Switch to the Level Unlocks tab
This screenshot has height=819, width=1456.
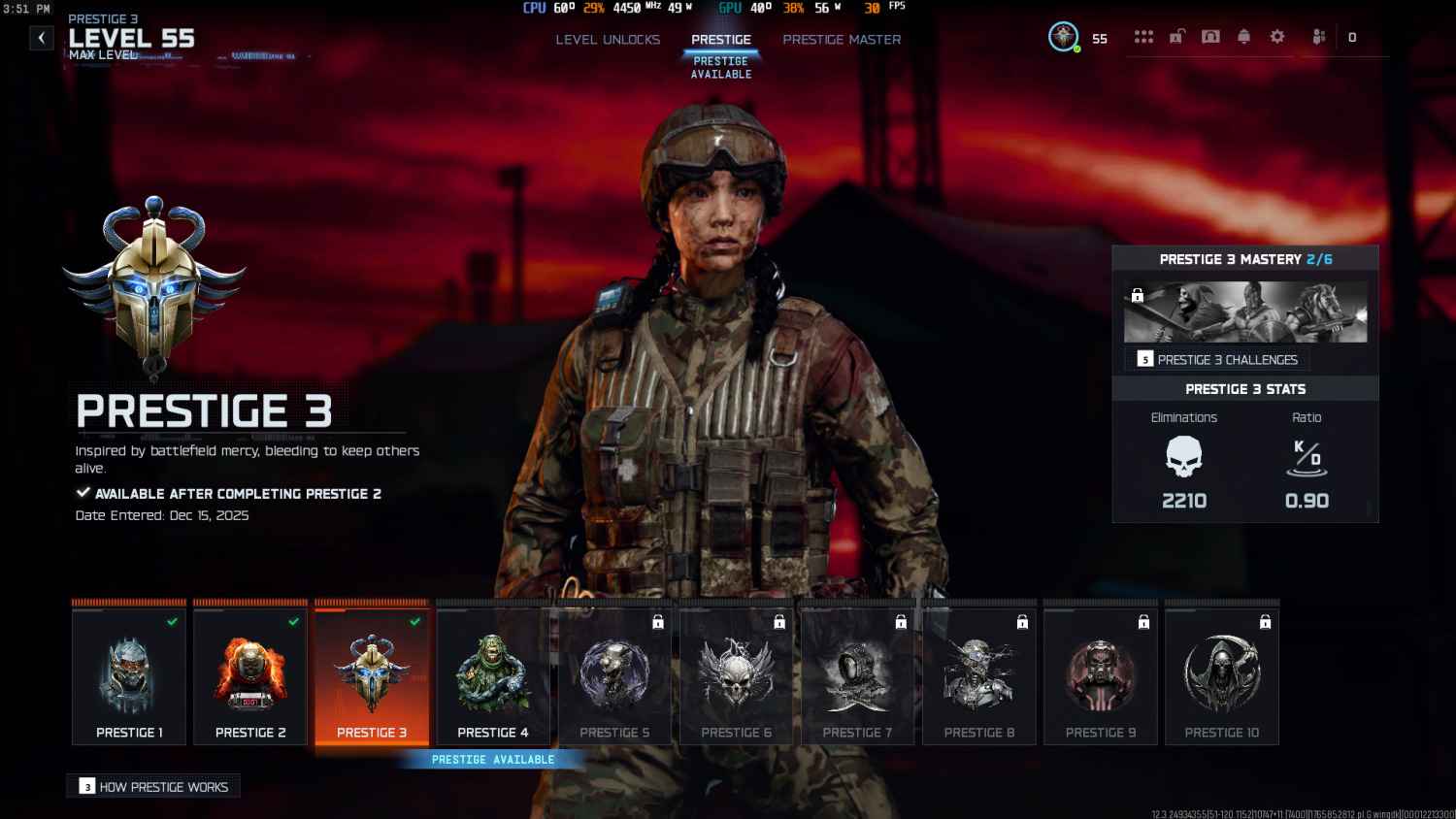(608, 40)
